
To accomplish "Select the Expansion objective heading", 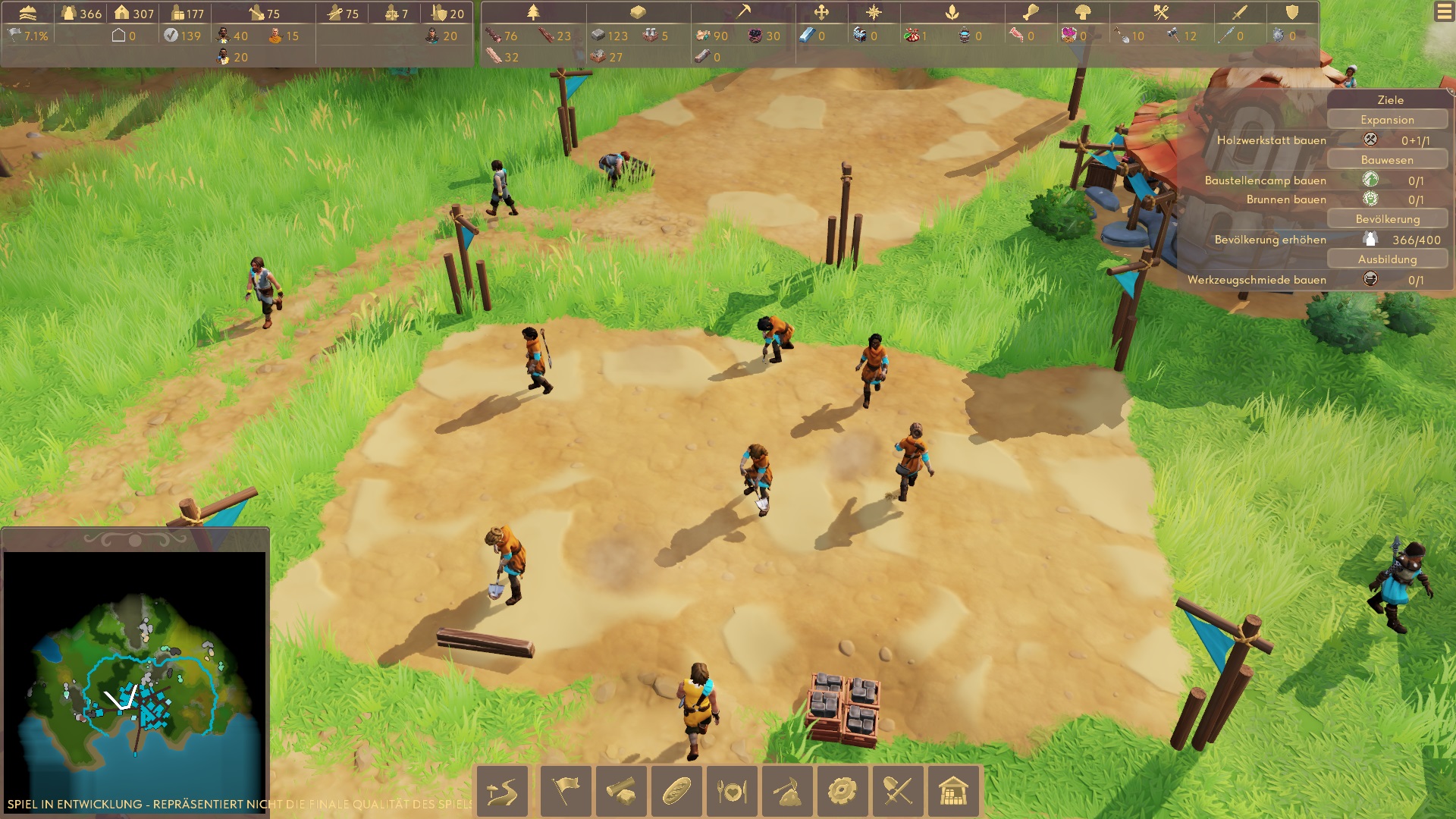I will pyautogui.click(x=1387, y=120).
